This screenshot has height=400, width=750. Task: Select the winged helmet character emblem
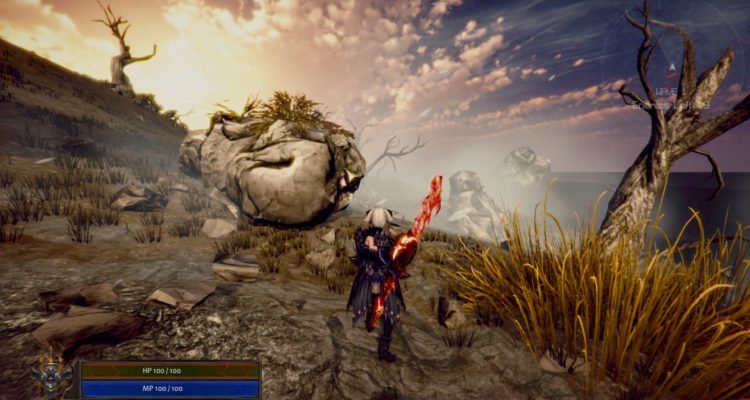point(52,377)
